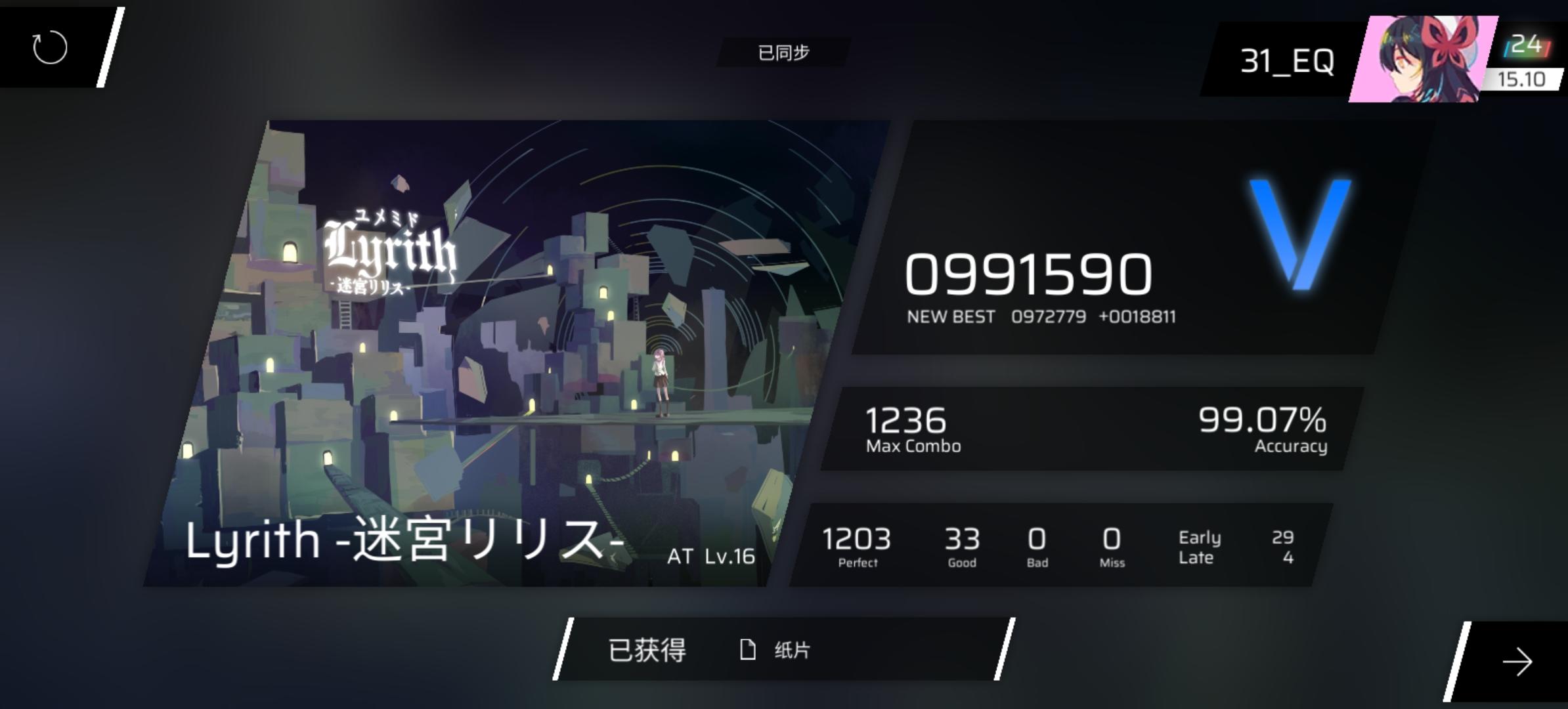1568x709 pixels.
Task: Open the player name 31_EQ menu
Action: [x=1289, y=59]
